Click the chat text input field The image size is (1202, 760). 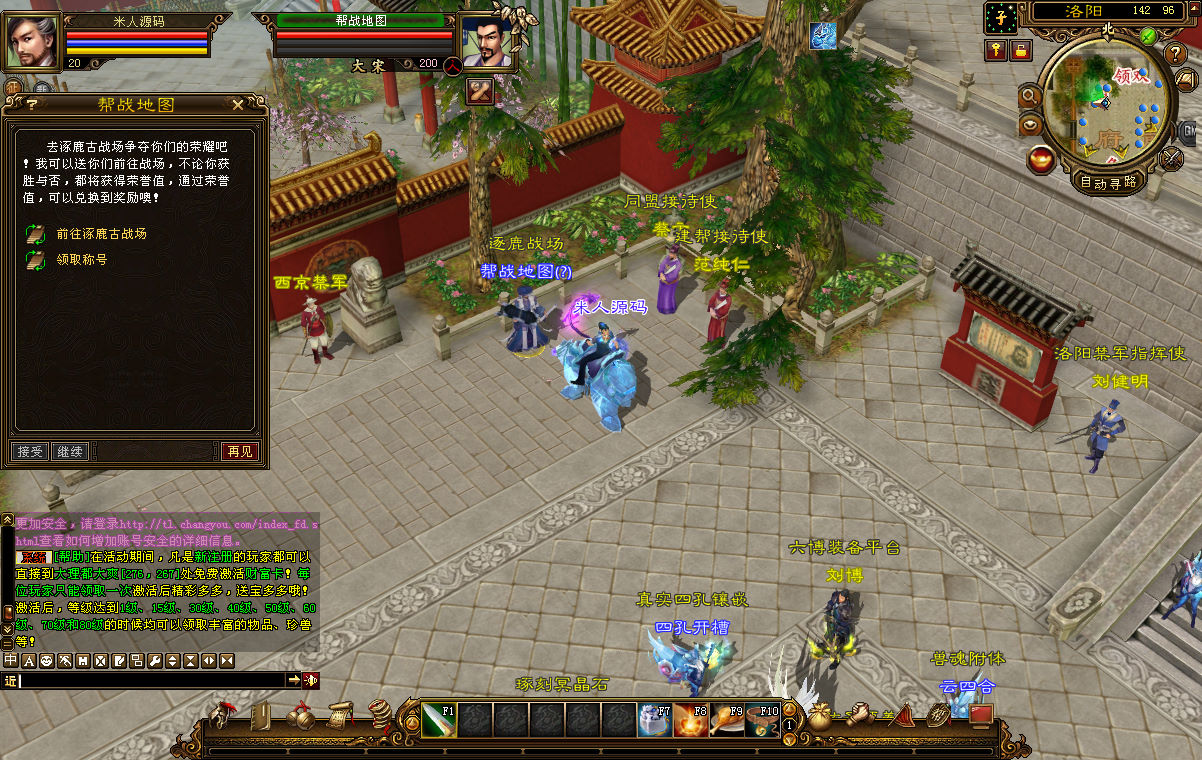[150, 680]
